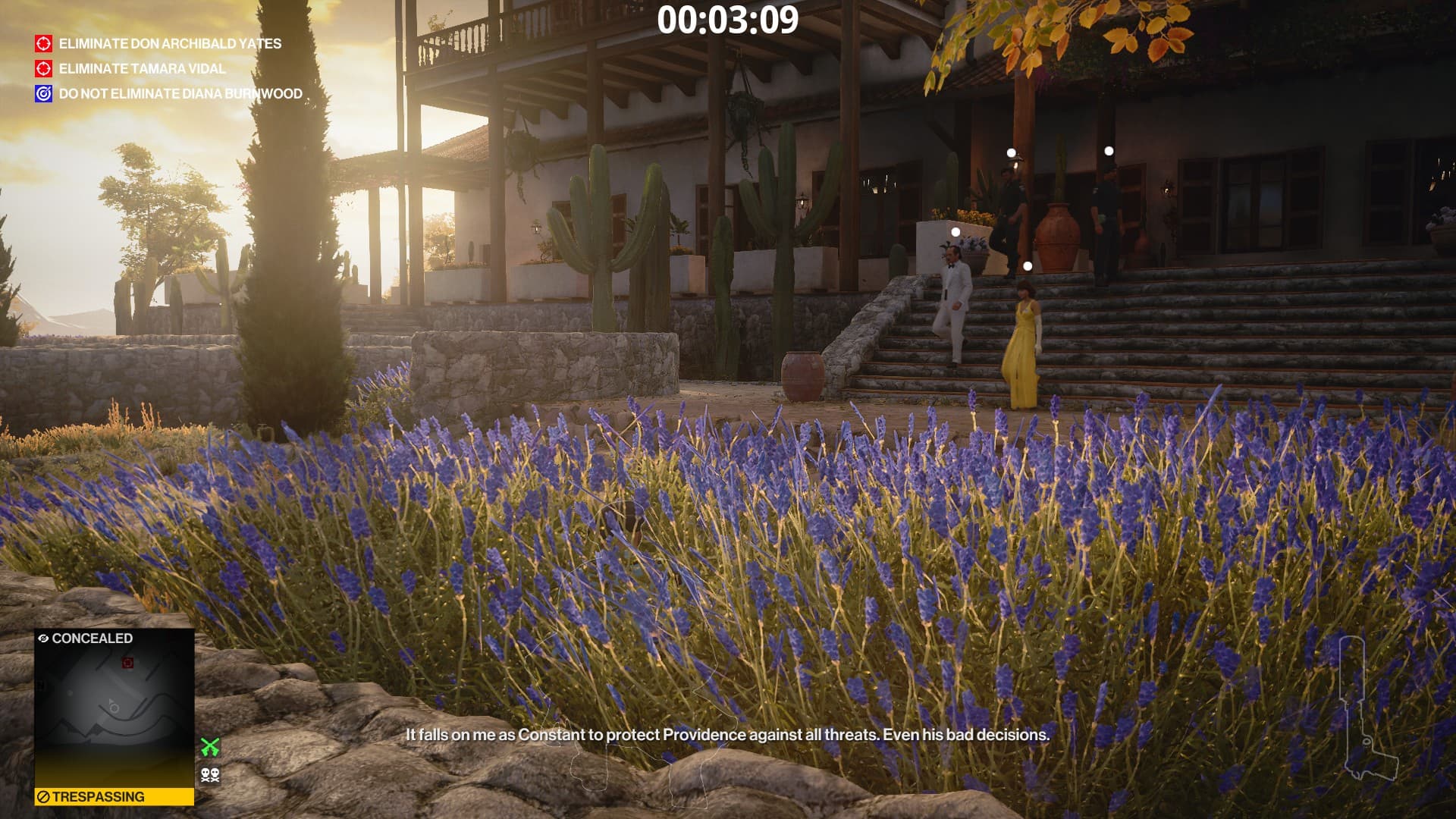1456x819 pixels.
Task: Click the Concealed status label
Action: point(86,639)
